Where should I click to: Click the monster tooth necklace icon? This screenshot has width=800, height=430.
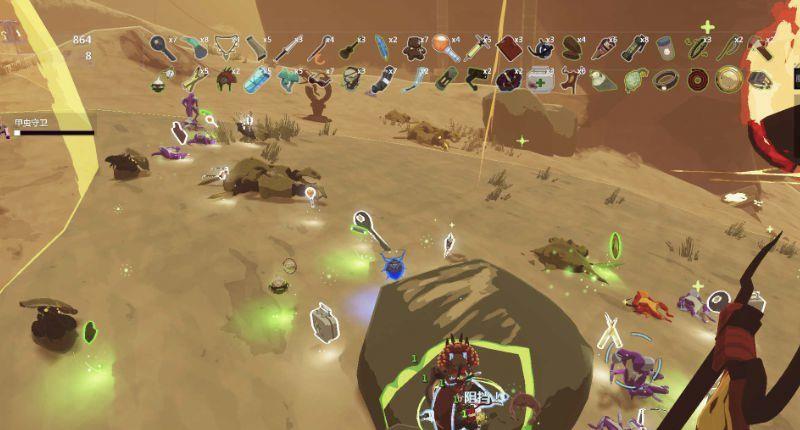coord(226,46)
